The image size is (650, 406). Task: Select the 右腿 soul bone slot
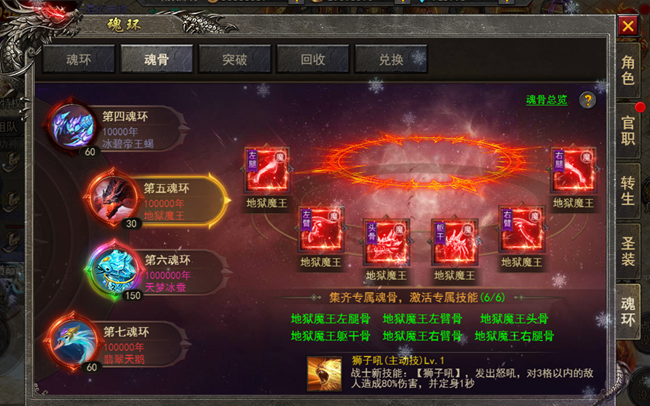573,170
